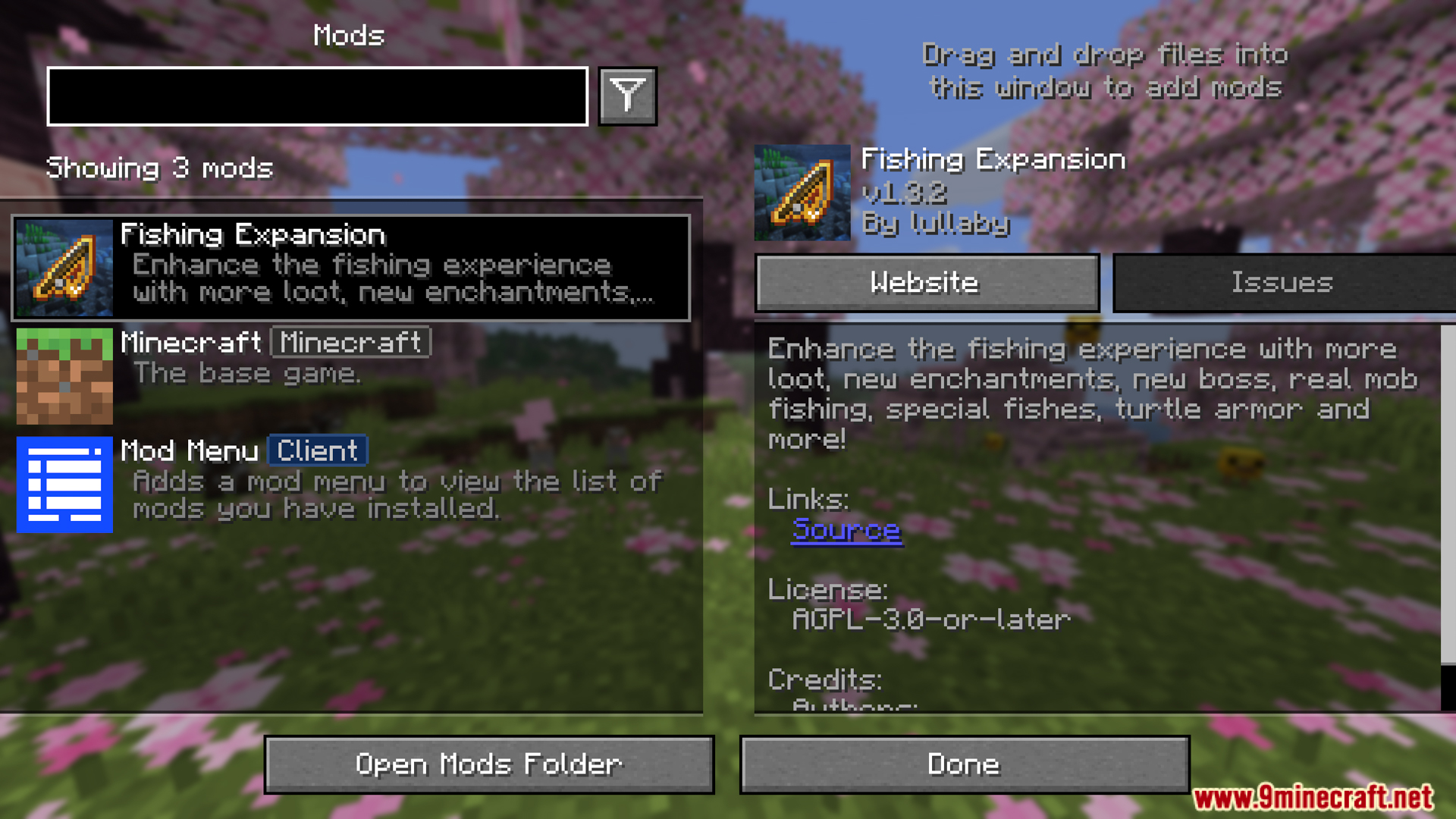
Task: Expand the Credits section in details
Action: tap(825, 680)
